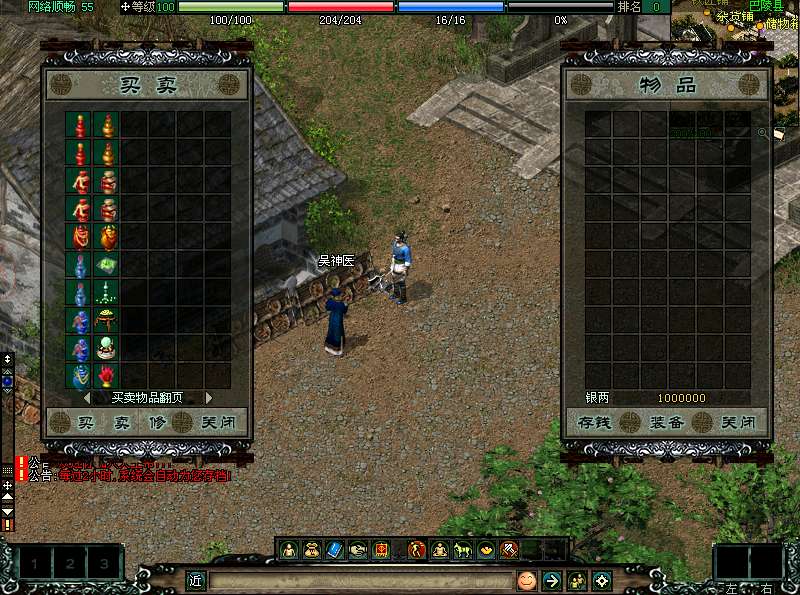Click the green horse mount icon
Screen dimensions: 800x595
coord(463,549)
